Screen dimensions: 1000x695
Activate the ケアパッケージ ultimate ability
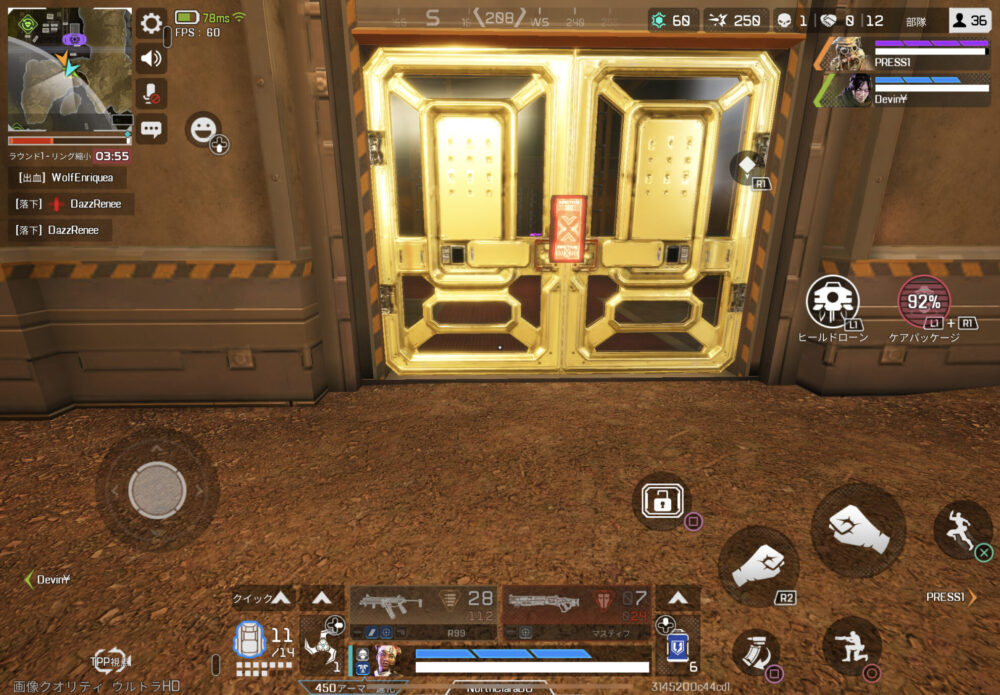923,301
